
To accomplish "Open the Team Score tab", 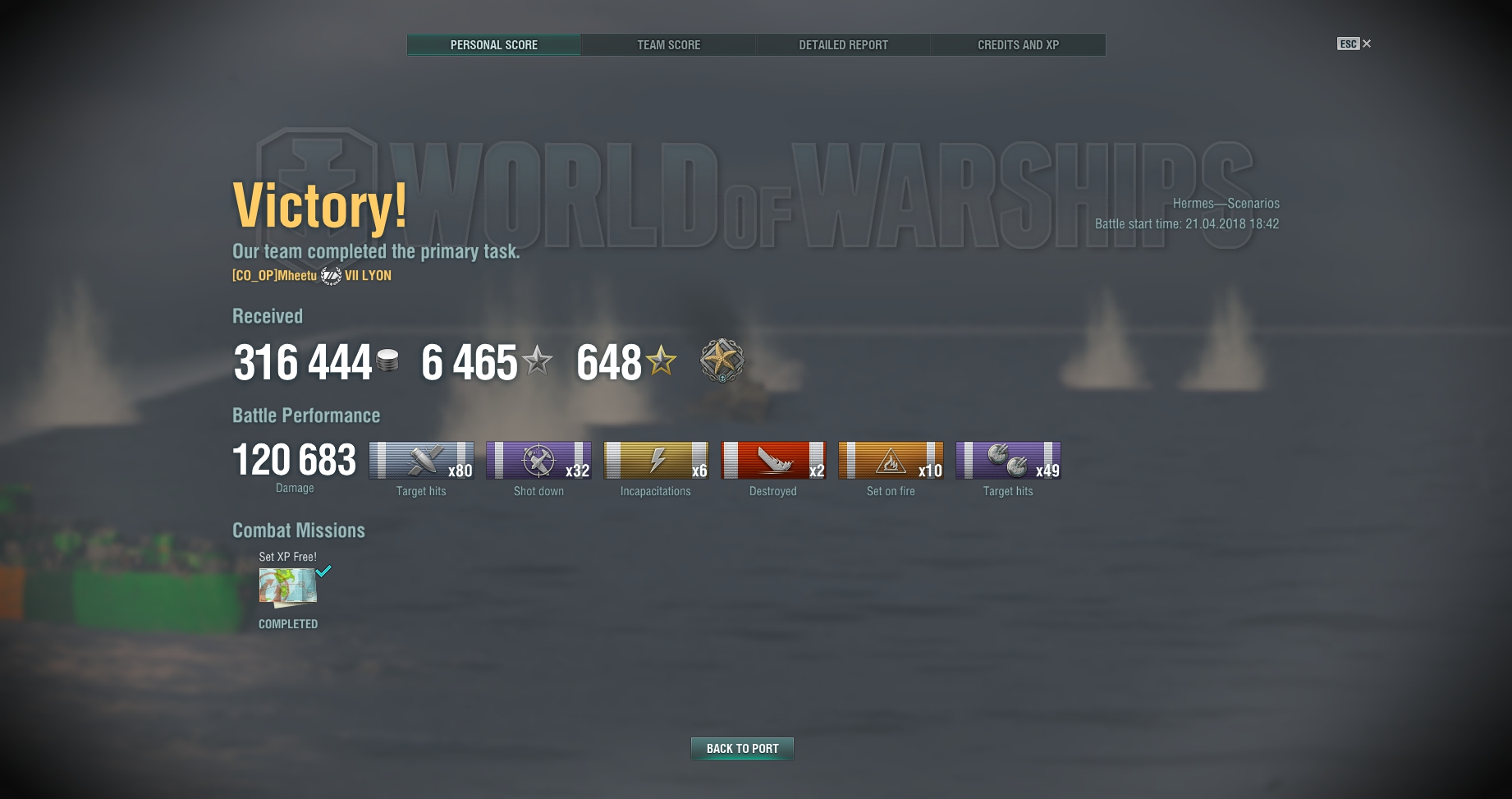I will [x=669, y=45].
